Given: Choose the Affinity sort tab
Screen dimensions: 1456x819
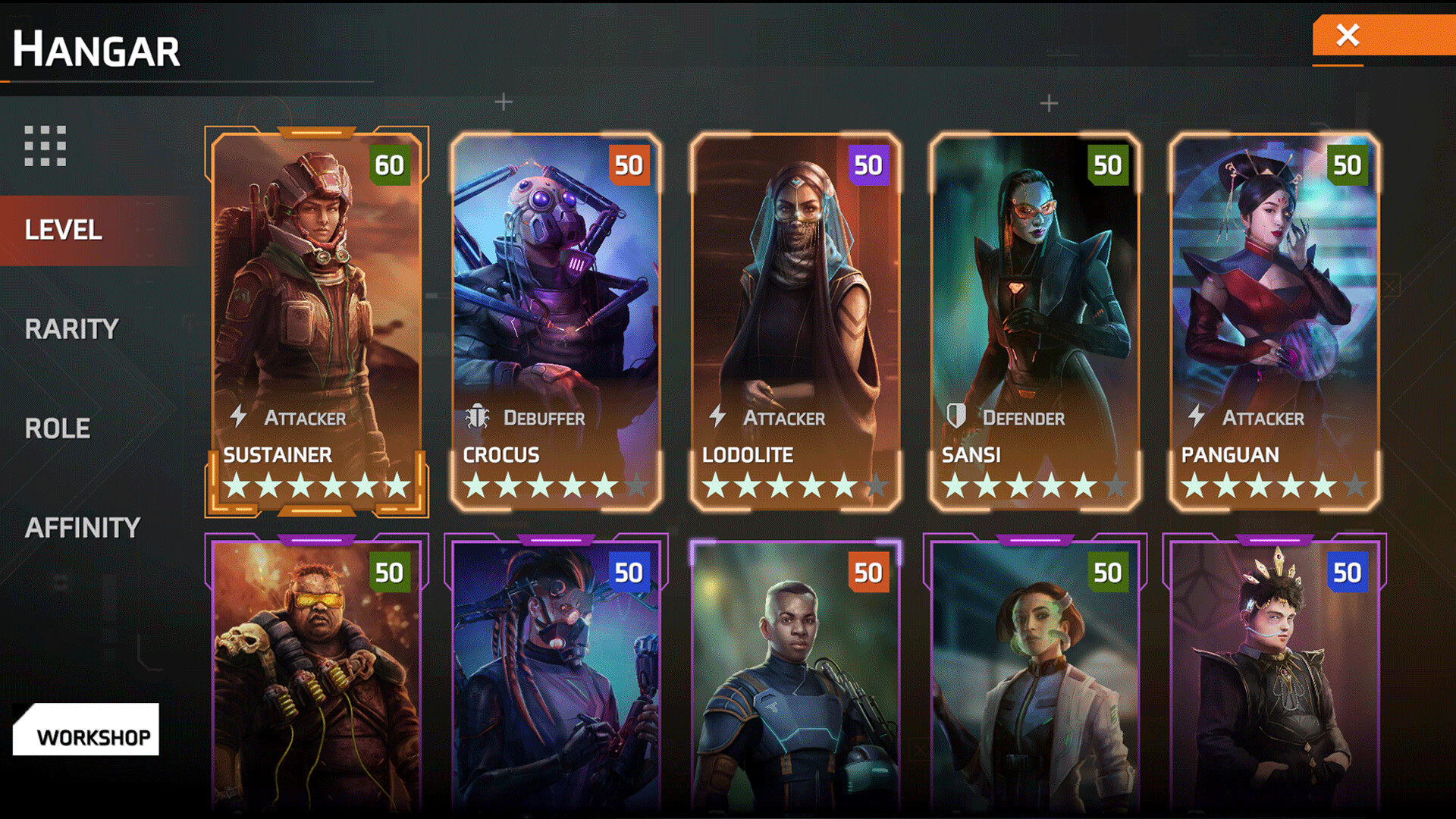Looking at the screenshot, I should click(x=83, y=528).
